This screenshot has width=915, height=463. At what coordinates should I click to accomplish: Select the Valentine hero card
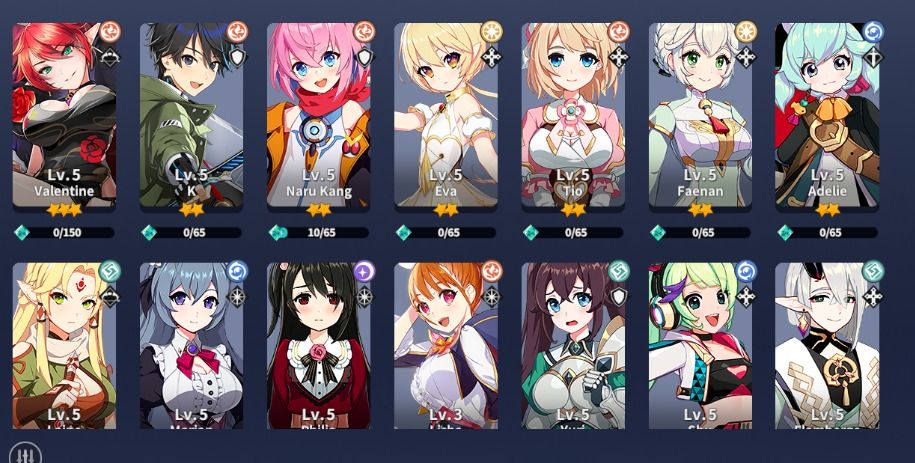[64, 115]
